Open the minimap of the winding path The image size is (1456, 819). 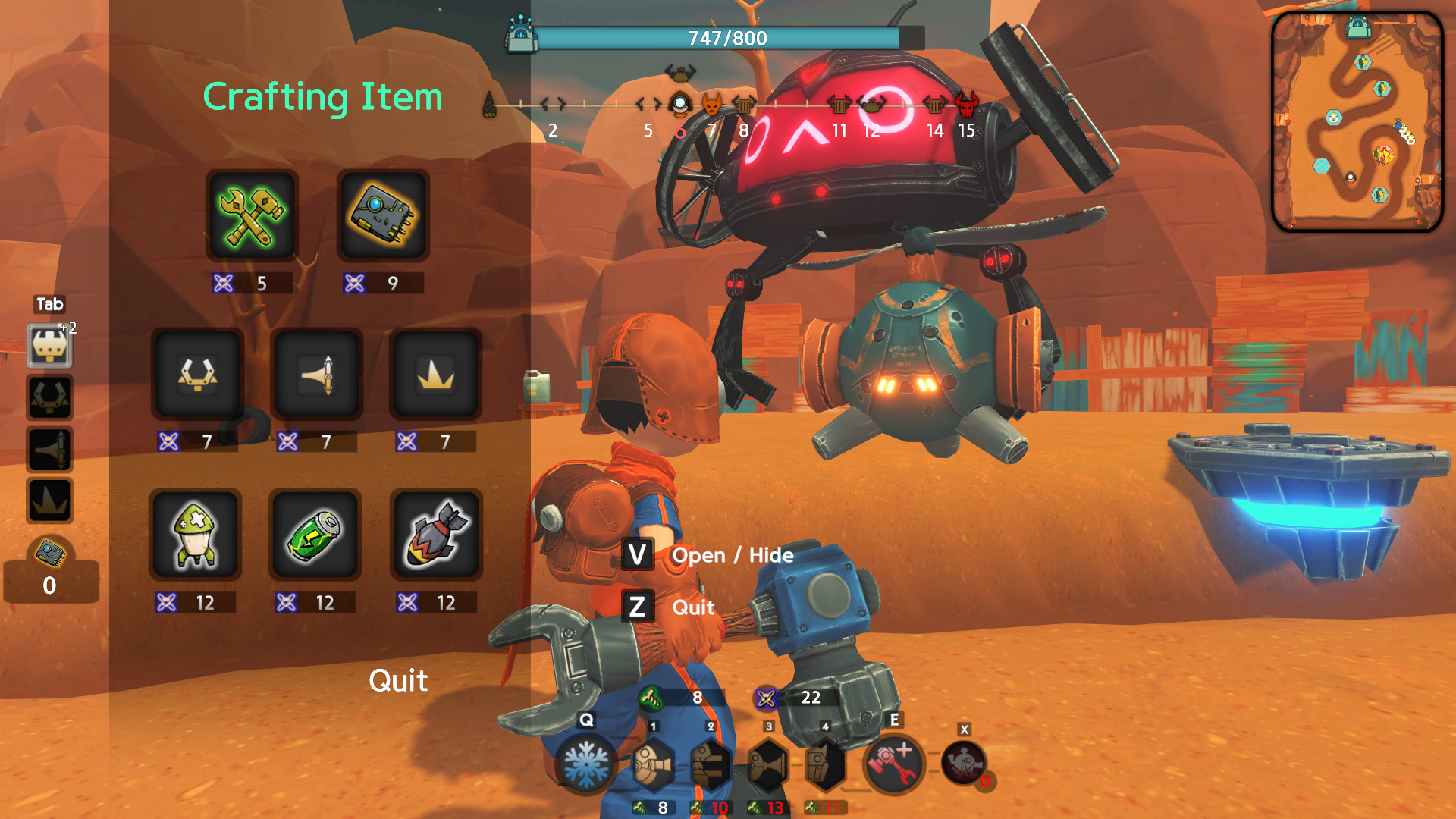(1357, 121)
